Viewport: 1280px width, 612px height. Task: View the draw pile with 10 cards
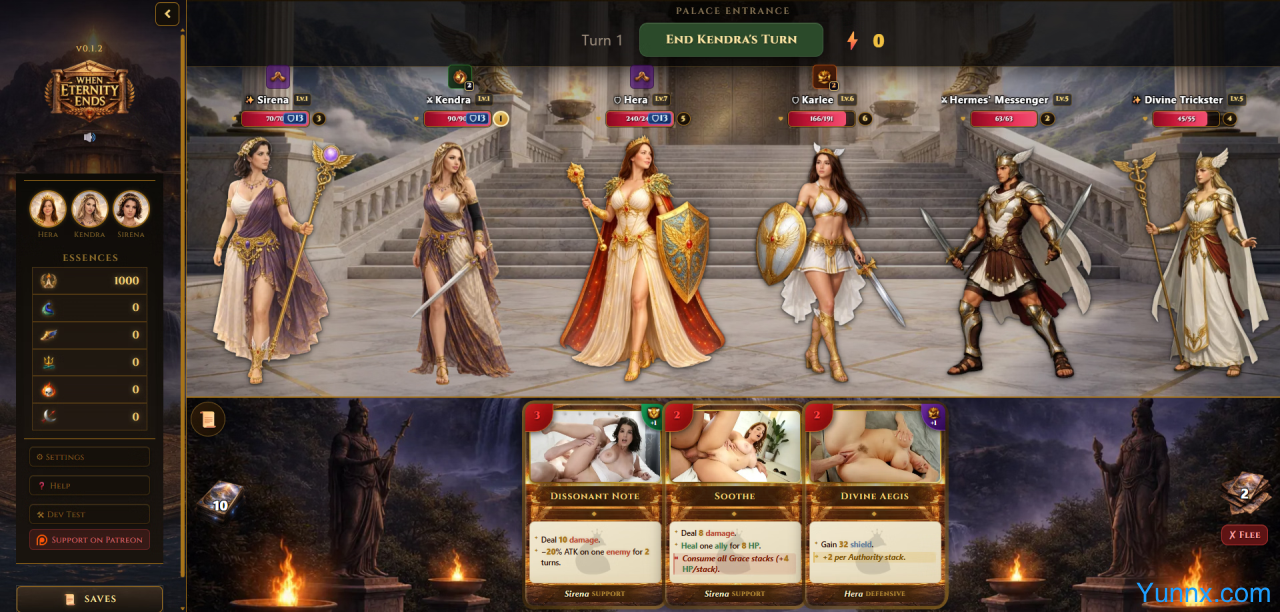coord(218,500)
